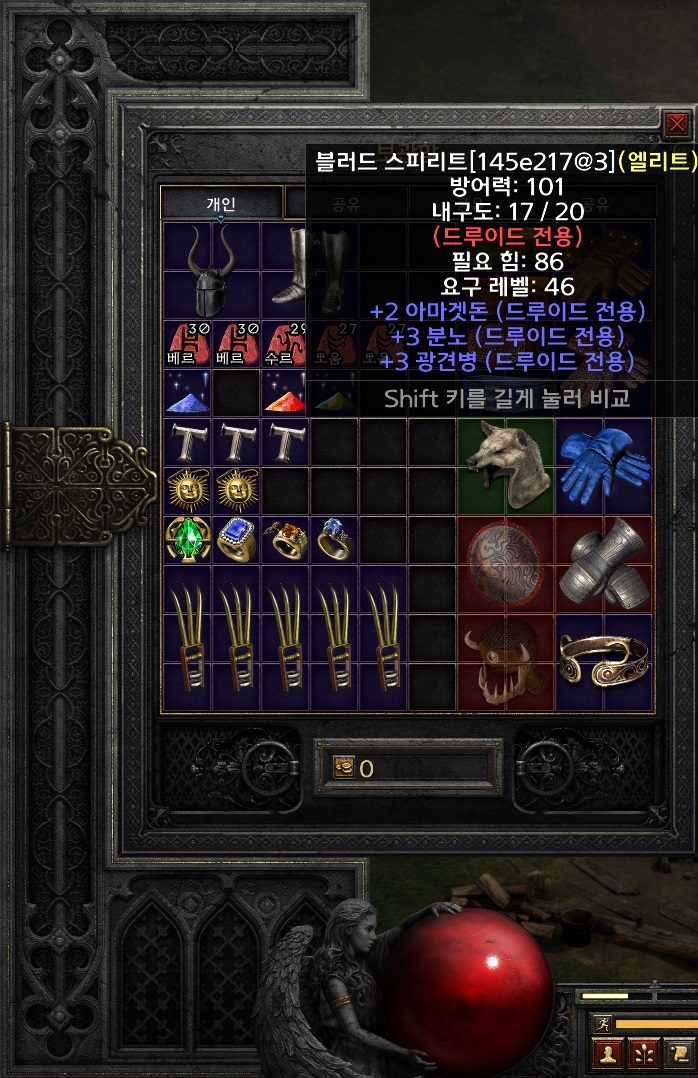
Task: Pick up the gold belt
Action: [603, 660]
